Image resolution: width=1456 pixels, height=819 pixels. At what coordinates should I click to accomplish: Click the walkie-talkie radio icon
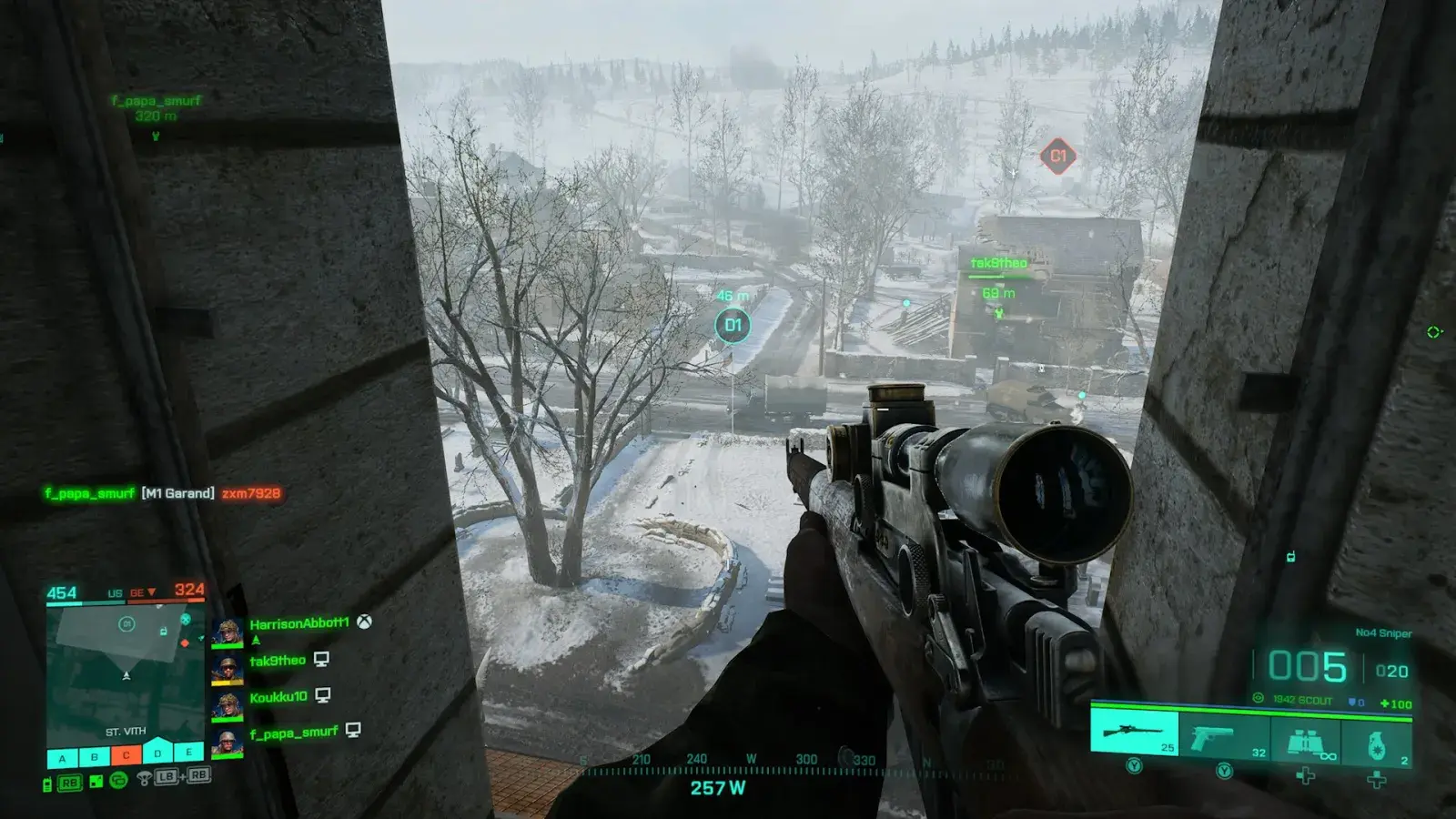point(47,784)
